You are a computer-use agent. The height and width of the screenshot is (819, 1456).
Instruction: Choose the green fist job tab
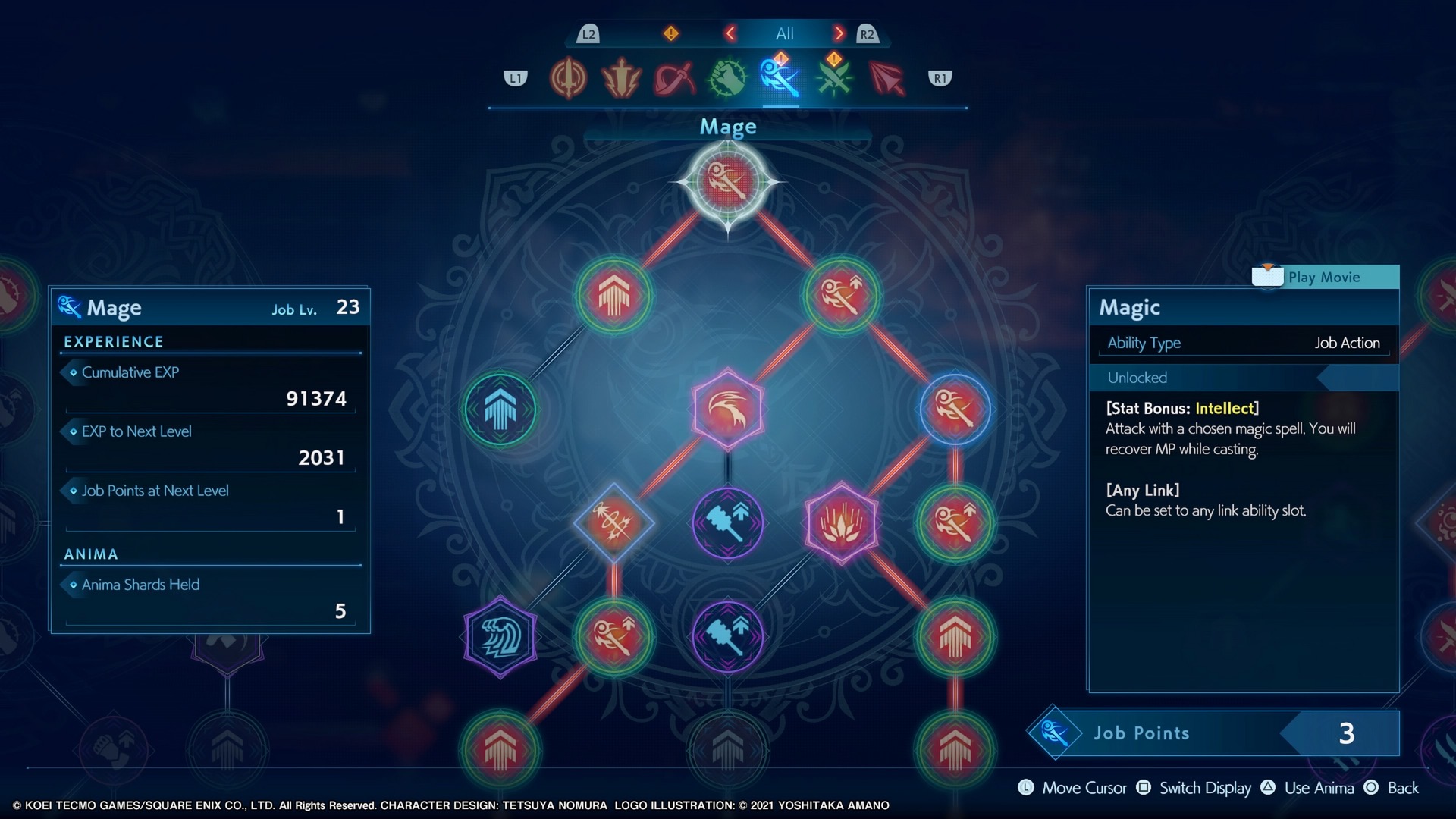click(727, 78)
